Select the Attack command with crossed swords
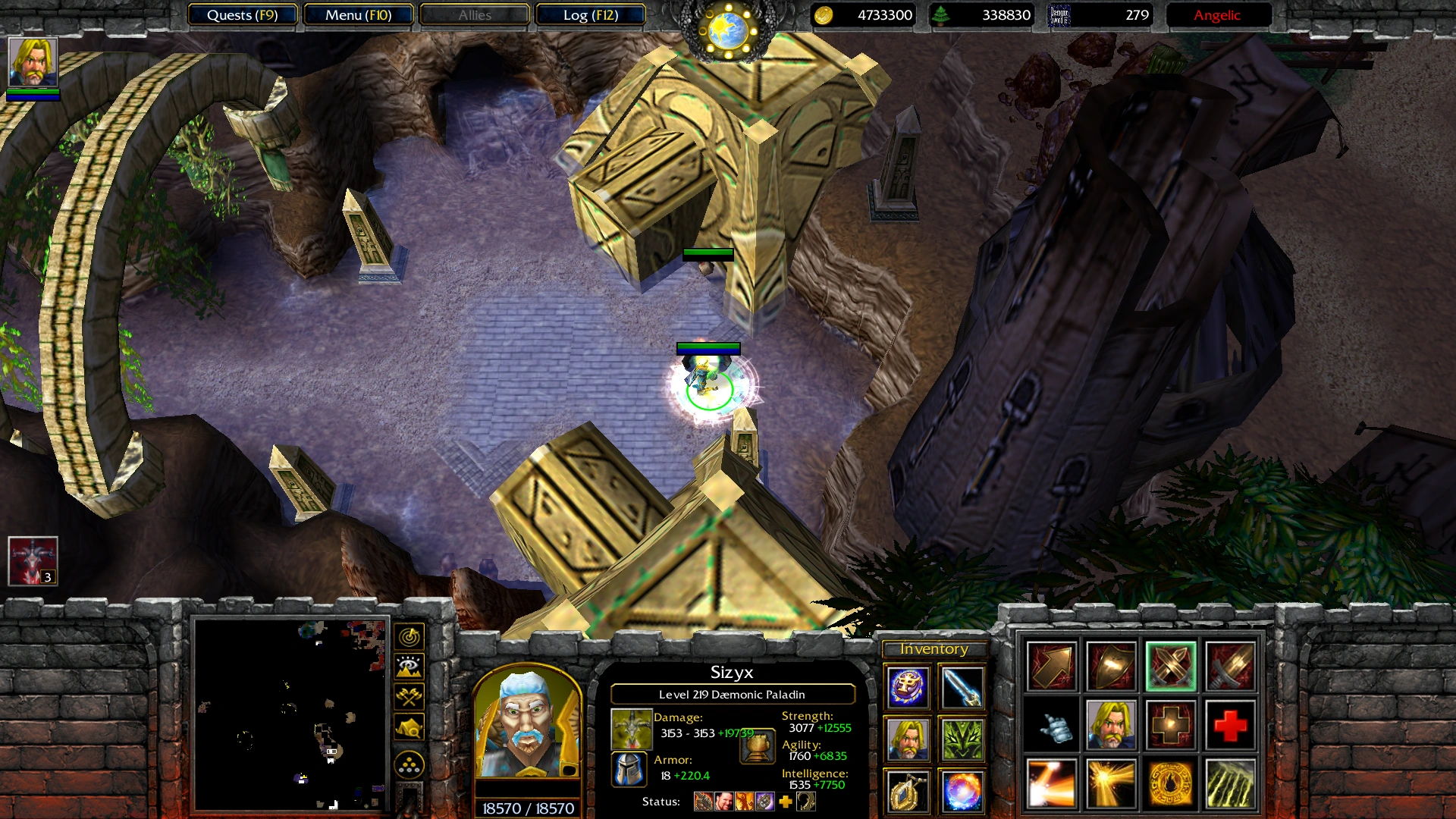Viewport: 1456px width, 819px height. [1172, 667]
